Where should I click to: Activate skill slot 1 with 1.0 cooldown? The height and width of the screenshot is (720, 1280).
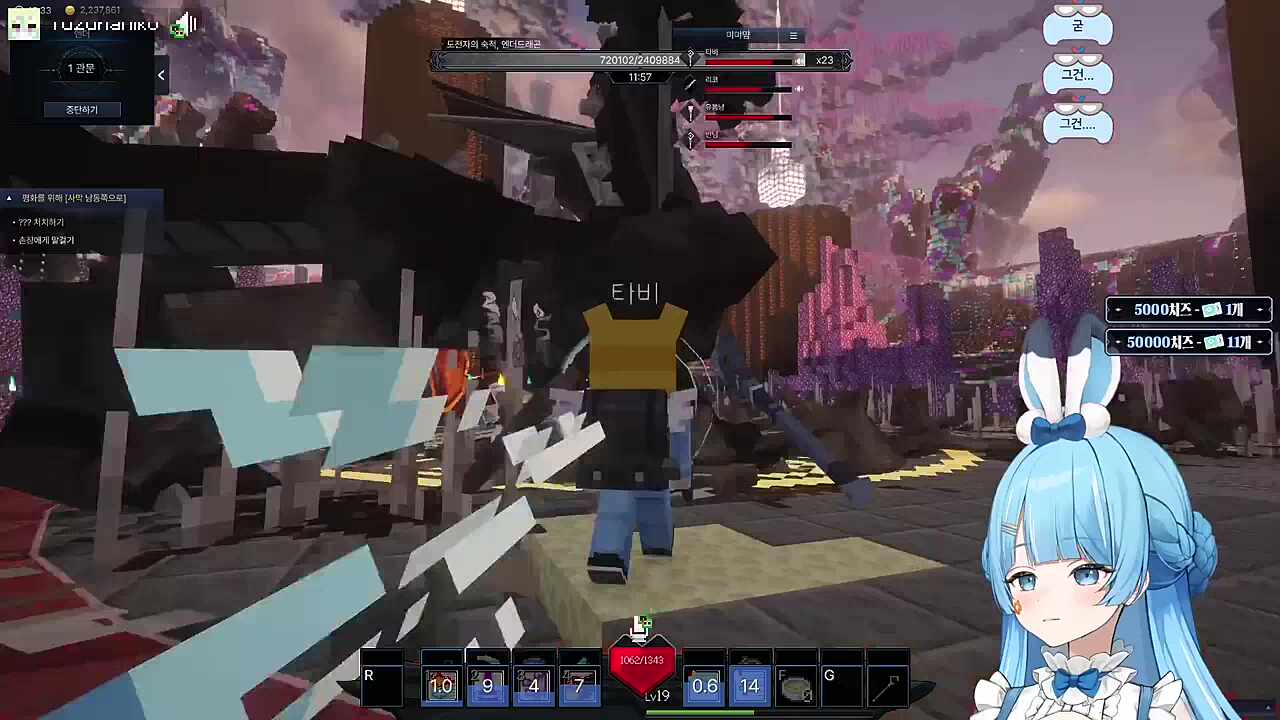441,681
